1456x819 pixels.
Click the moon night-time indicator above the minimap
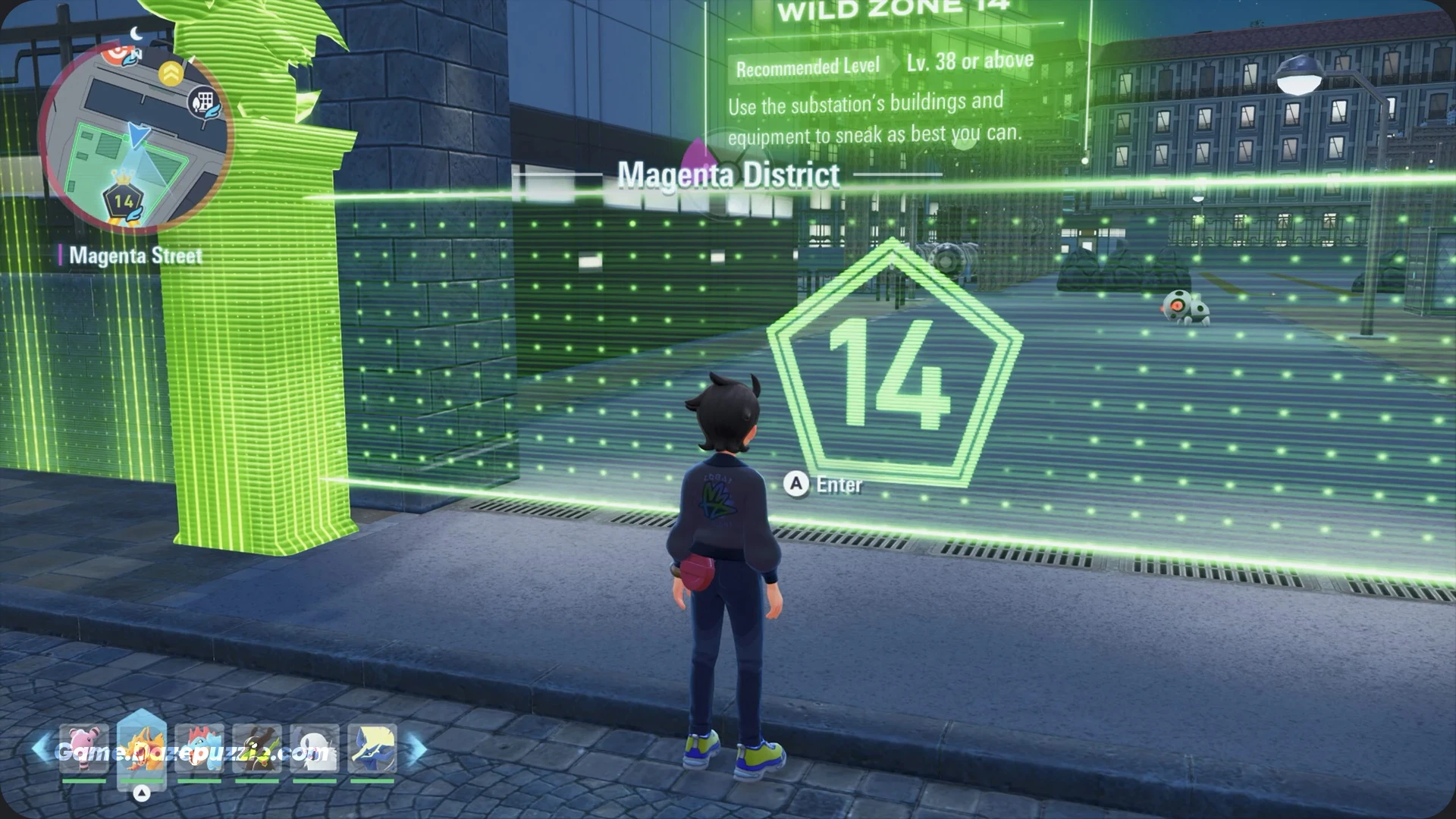[135, 33]
